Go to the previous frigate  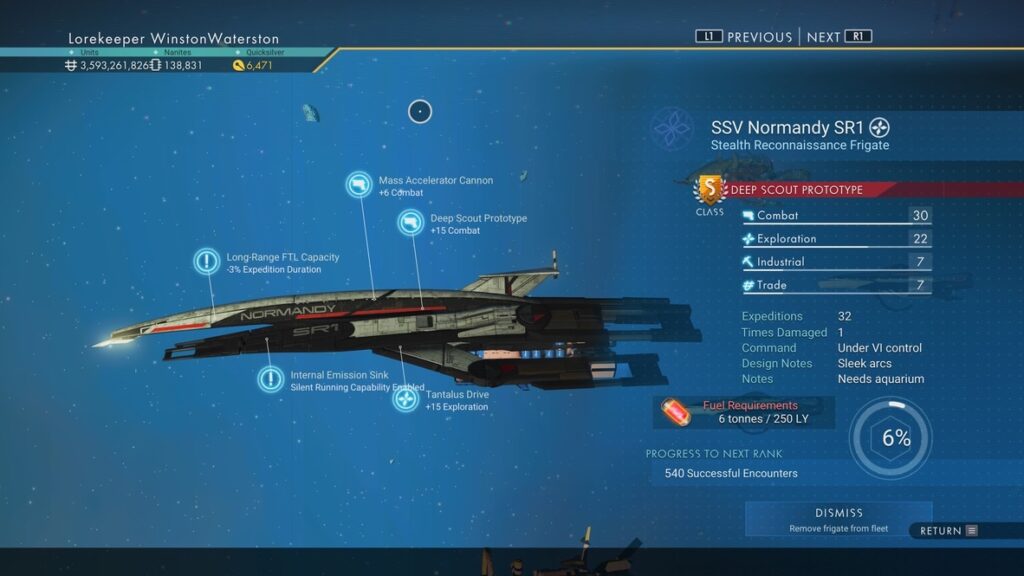(744, 37)
